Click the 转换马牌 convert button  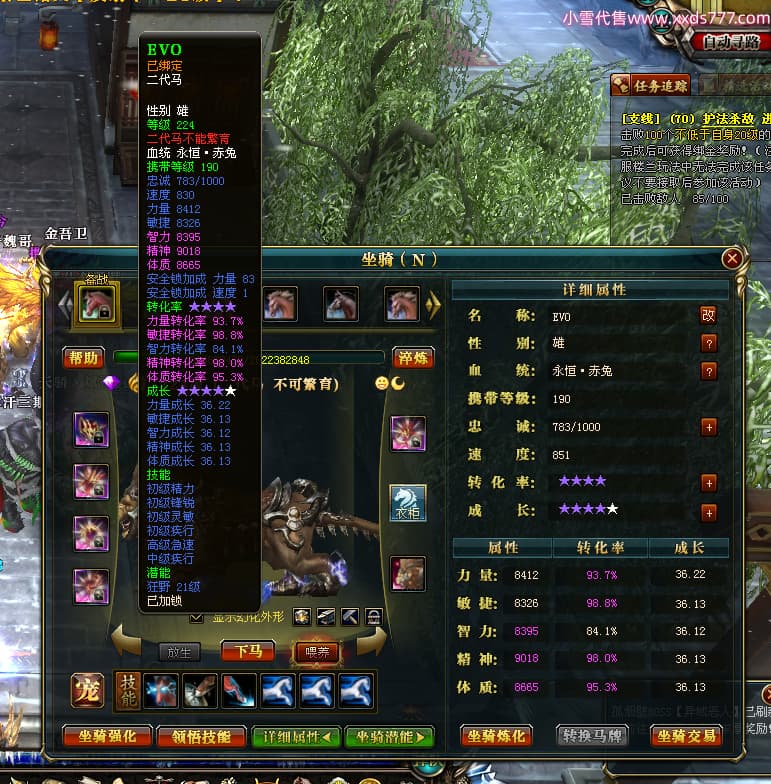point(591,737)
